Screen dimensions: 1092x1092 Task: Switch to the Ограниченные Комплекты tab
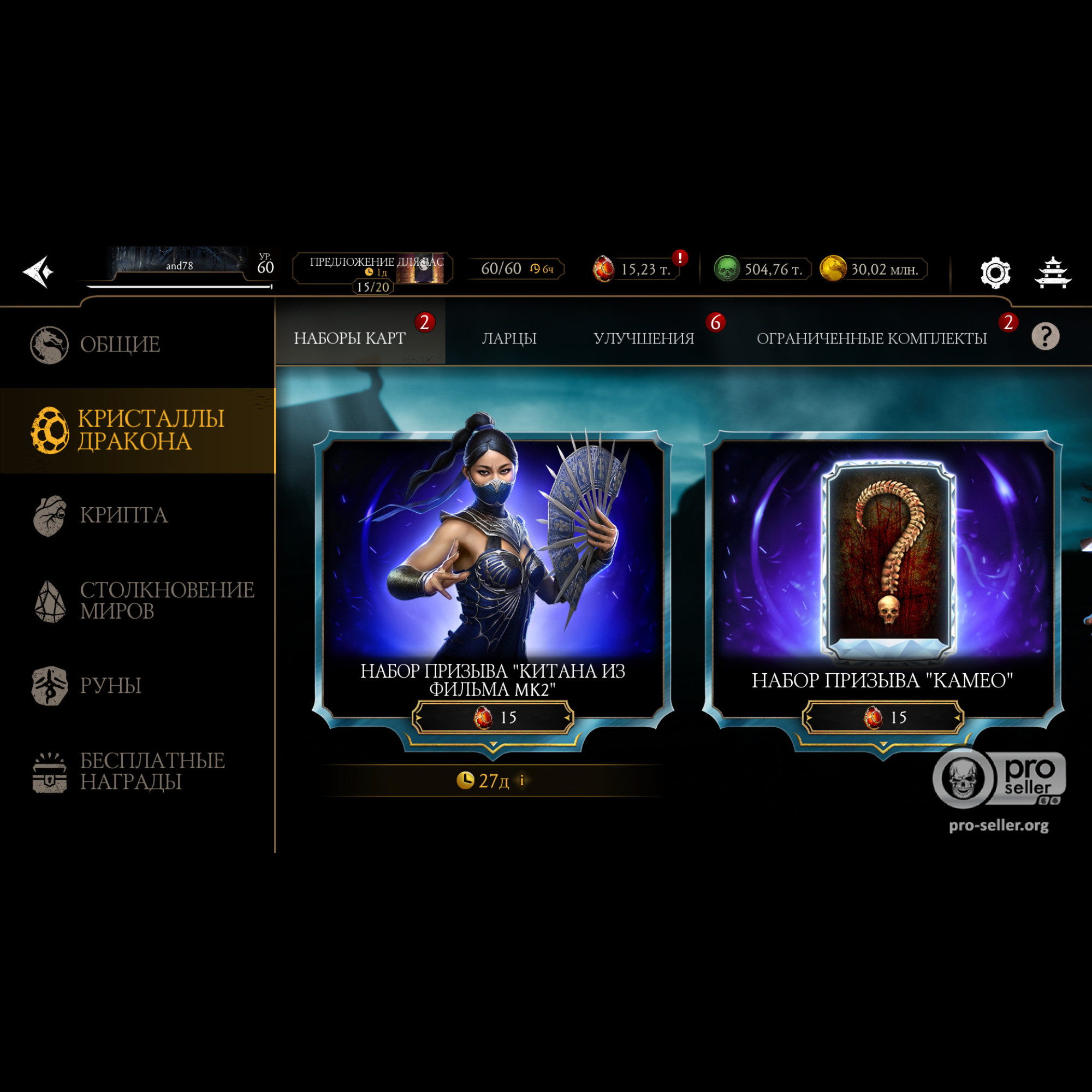click(x=871, y=338)
